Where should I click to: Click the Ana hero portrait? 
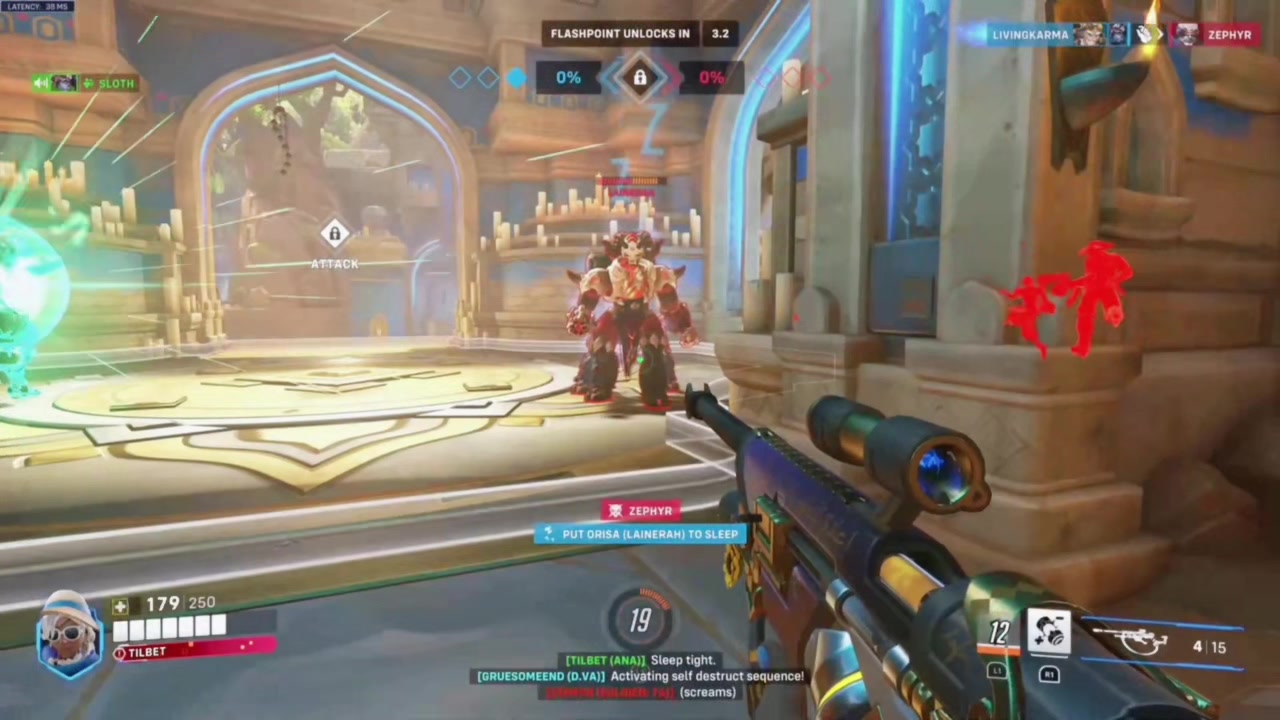tap(69, 634)
